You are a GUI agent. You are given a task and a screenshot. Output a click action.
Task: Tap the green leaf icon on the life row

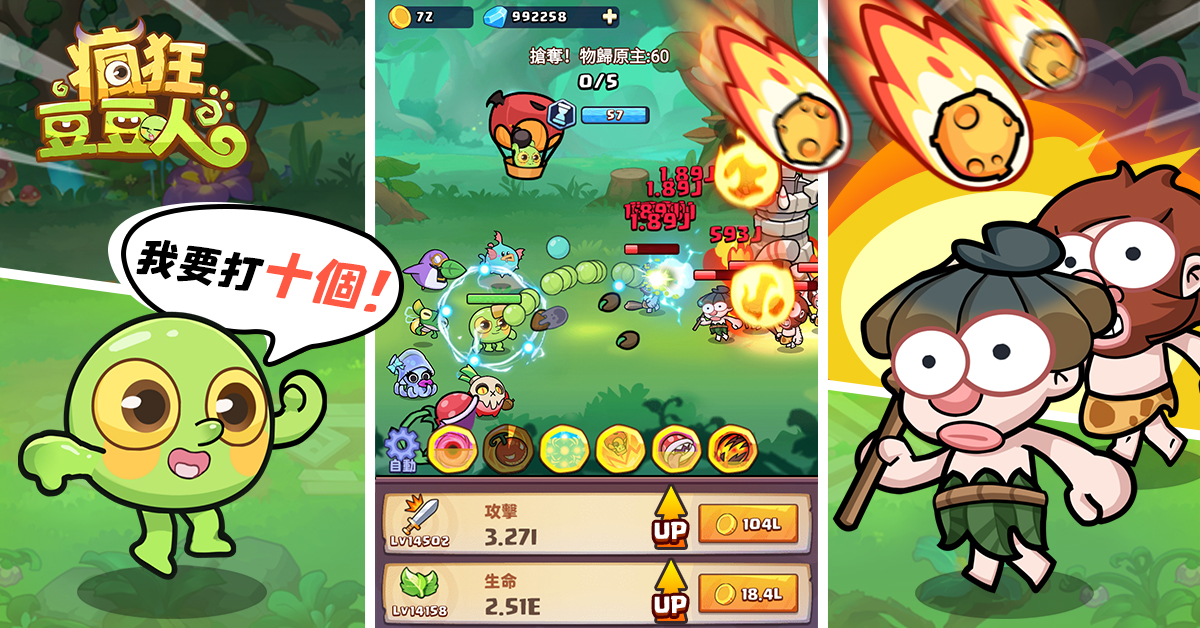[420, 584]
